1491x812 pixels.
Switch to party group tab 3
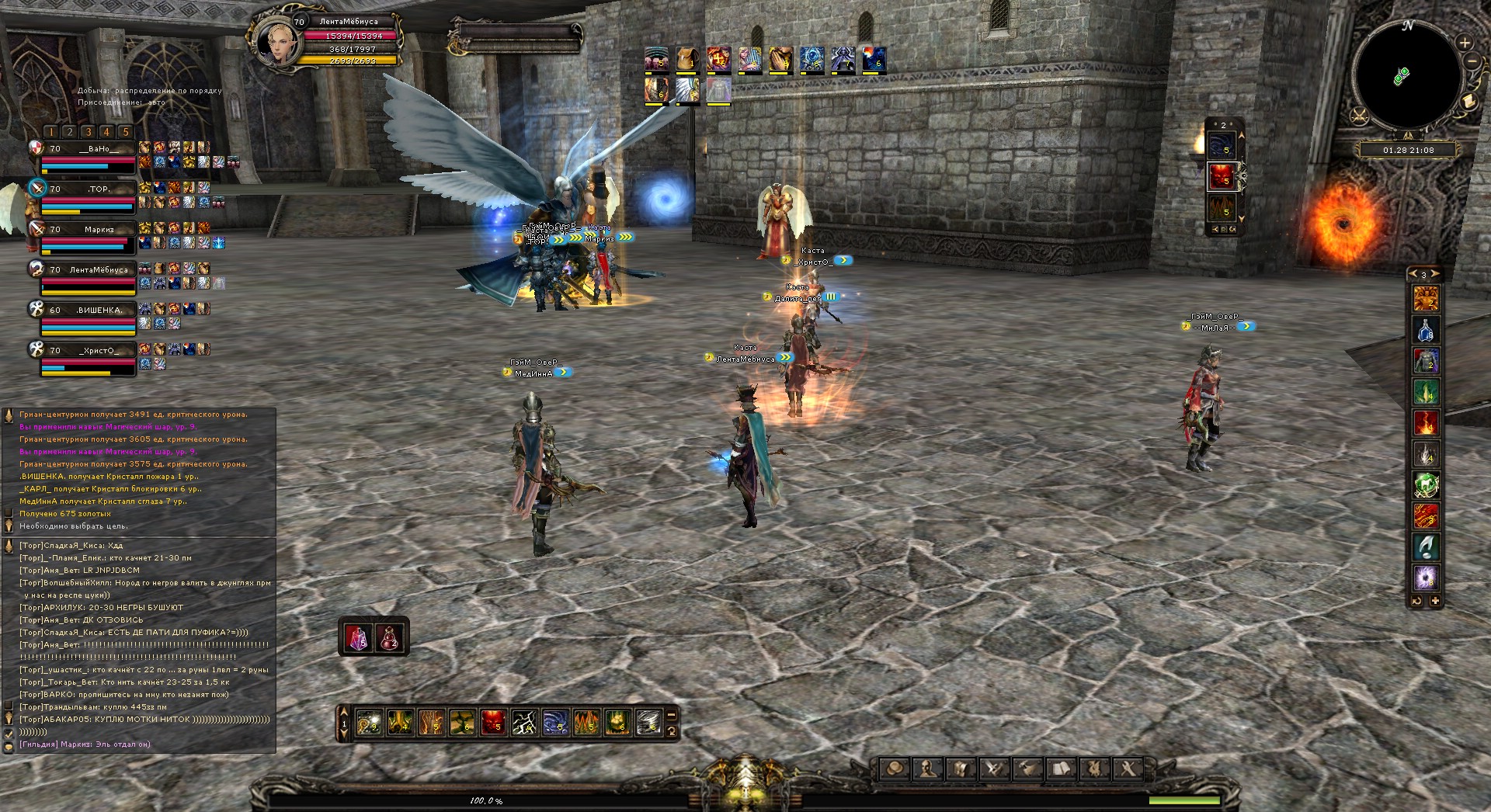pyautogui.click(x=88, y=132)
